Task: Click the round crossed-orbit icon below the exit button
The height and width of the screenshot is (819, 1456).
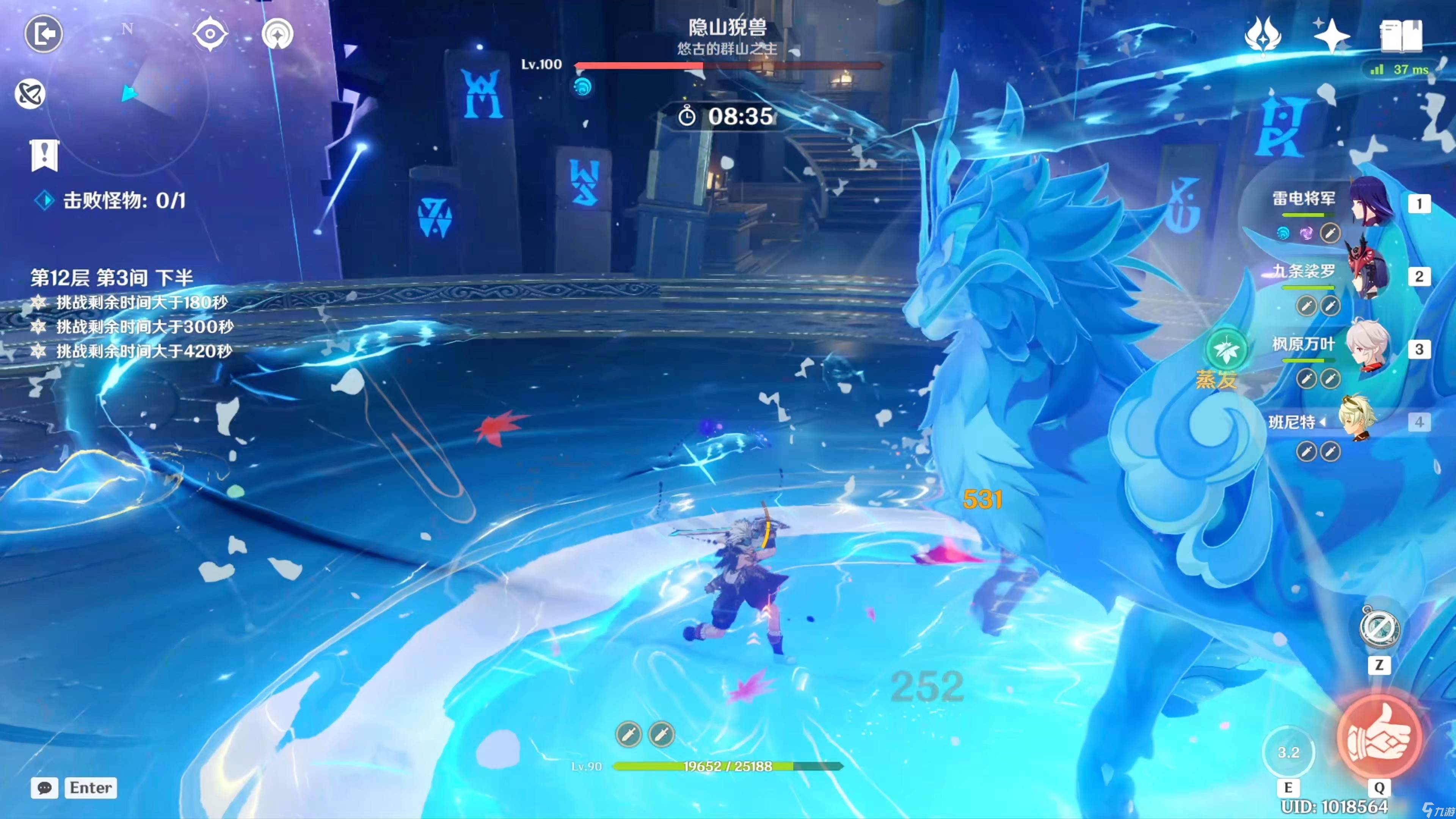Action: pos(30,94)
